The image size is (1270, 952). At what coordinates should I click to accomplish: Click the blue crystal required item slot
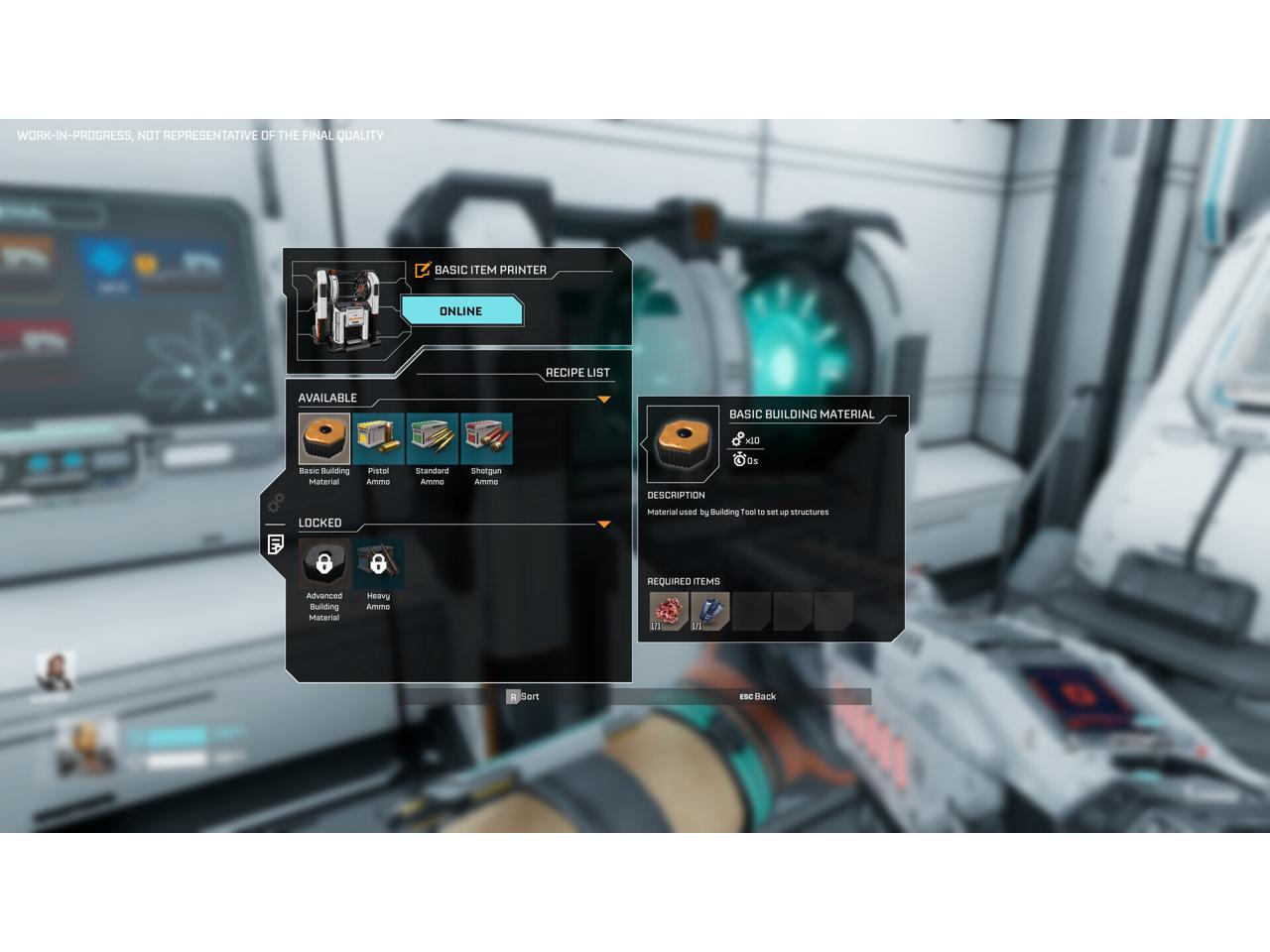(x=709, y=612)
